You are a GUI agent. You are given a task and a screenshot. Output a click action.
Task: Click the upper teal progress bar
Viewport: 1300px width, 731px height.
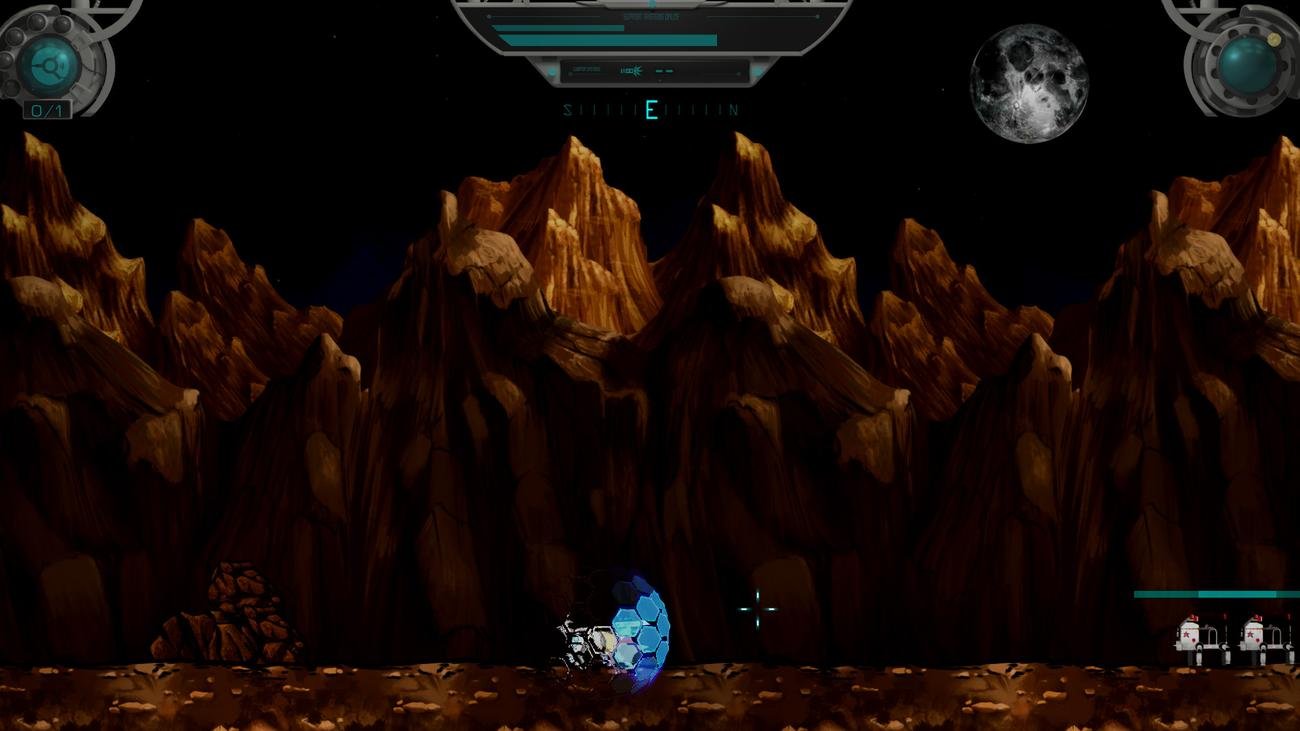(558, 28)
